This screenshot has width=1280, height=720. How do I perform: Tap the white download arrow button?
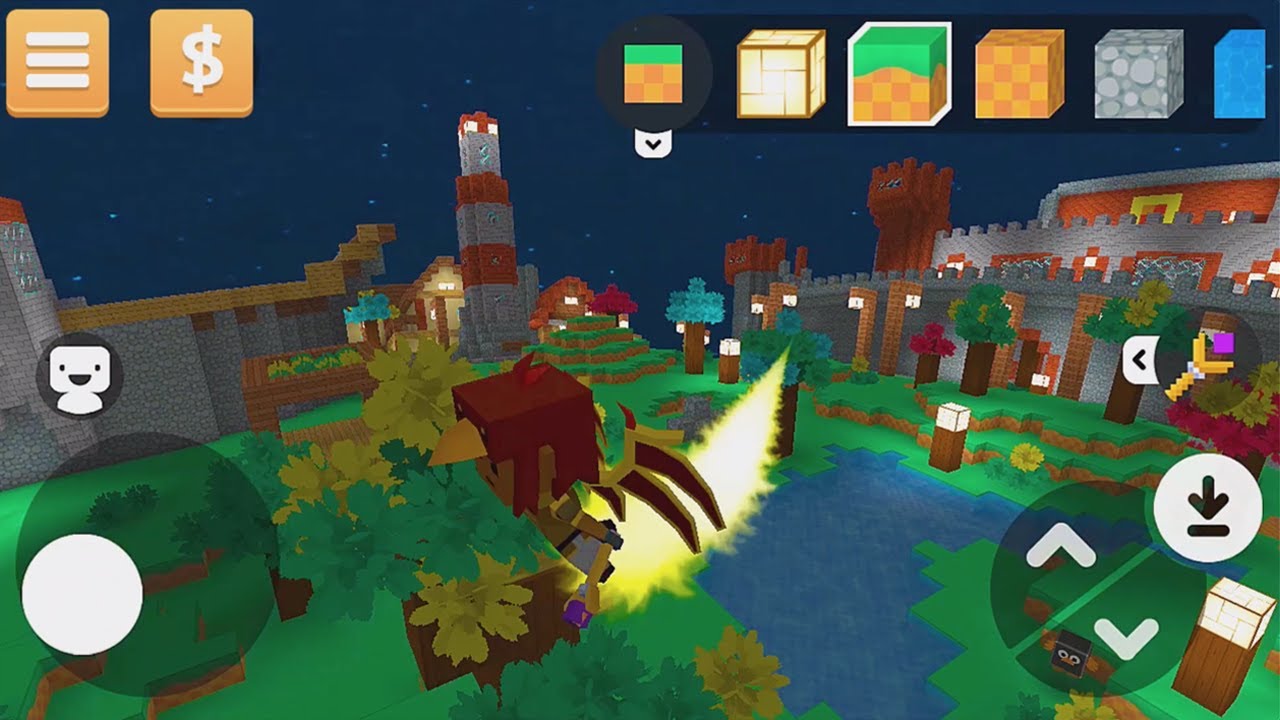coord(1207,507)
